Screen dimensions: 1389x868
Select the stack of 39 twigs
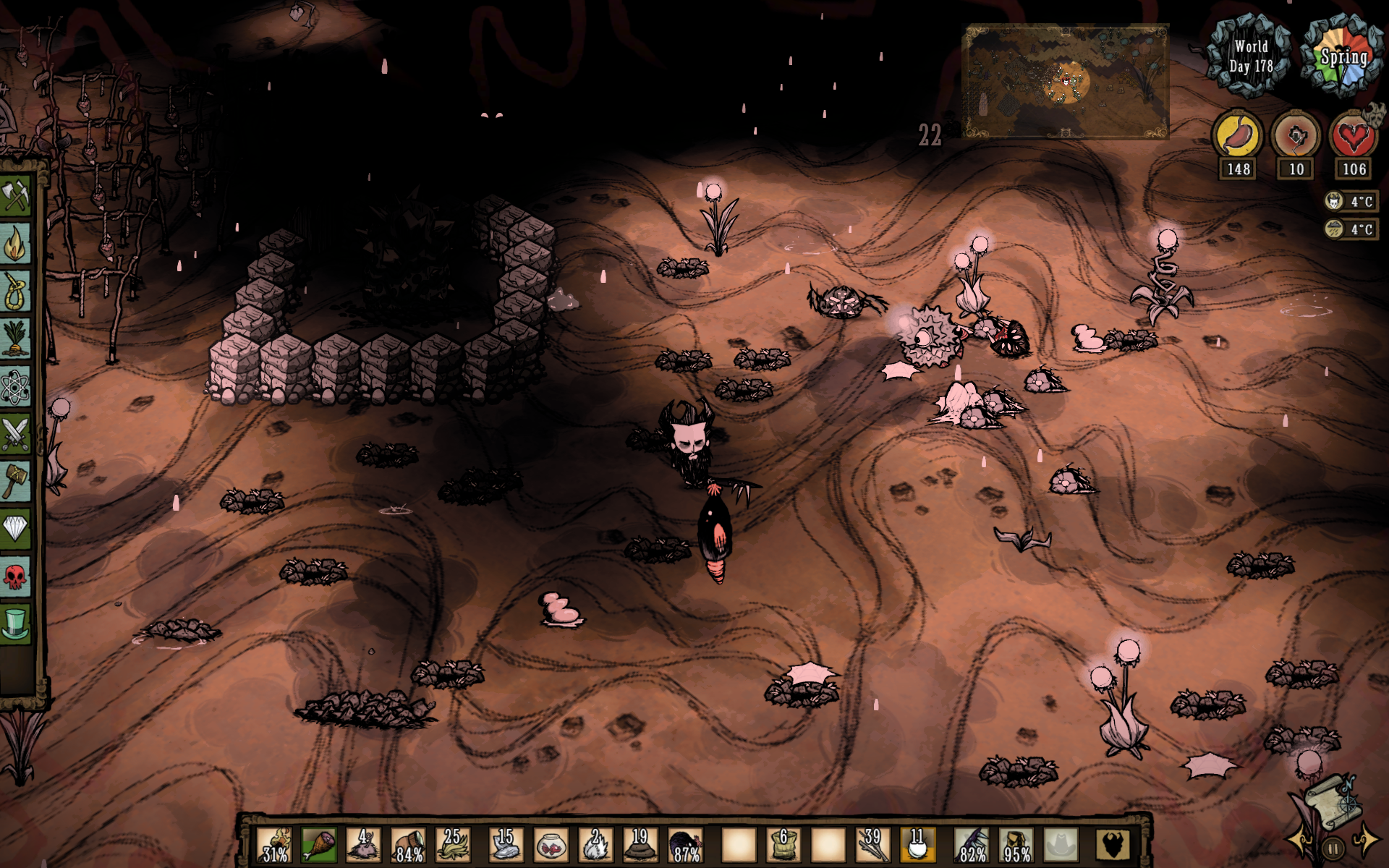872,845
